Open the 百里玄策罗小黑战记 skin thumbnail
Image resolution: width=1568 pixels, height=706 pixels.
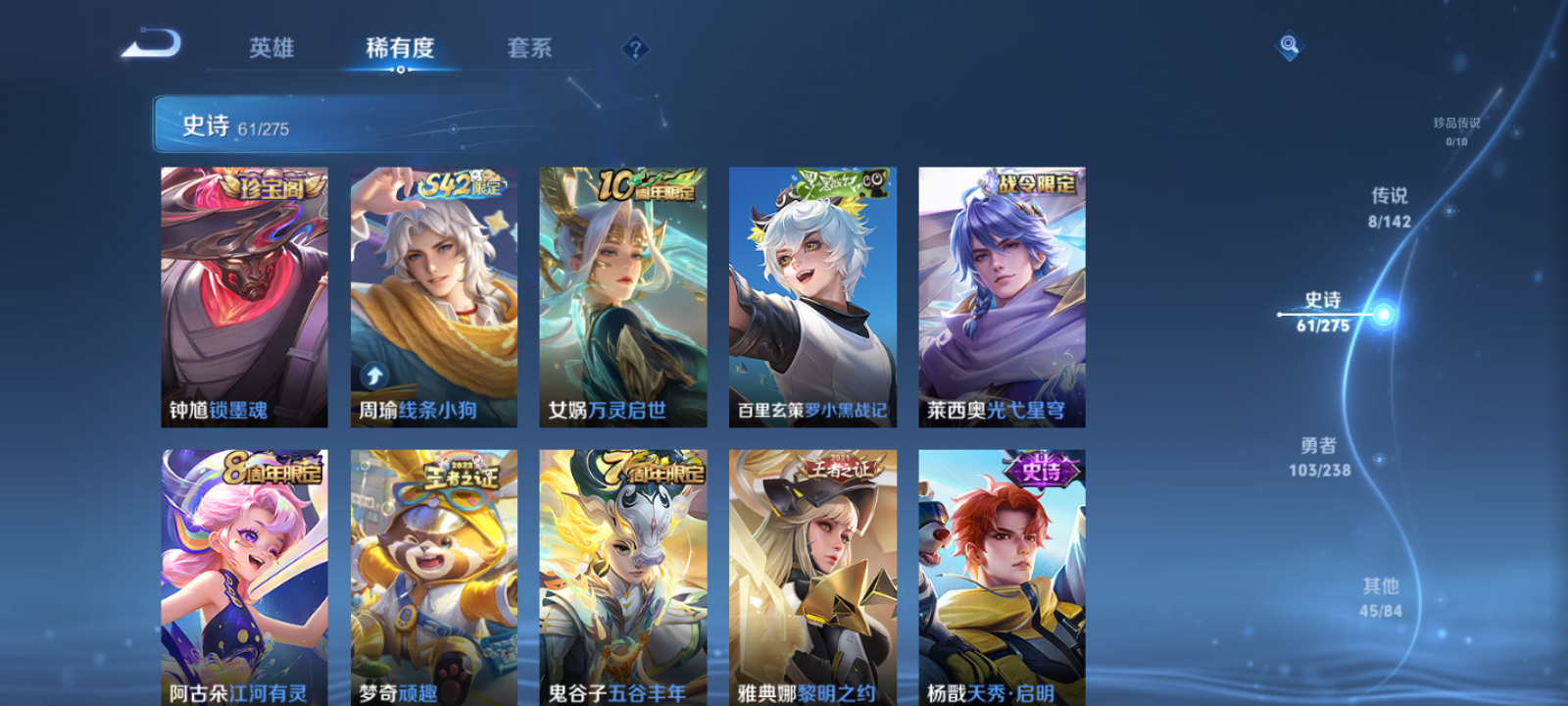point(811,284)
